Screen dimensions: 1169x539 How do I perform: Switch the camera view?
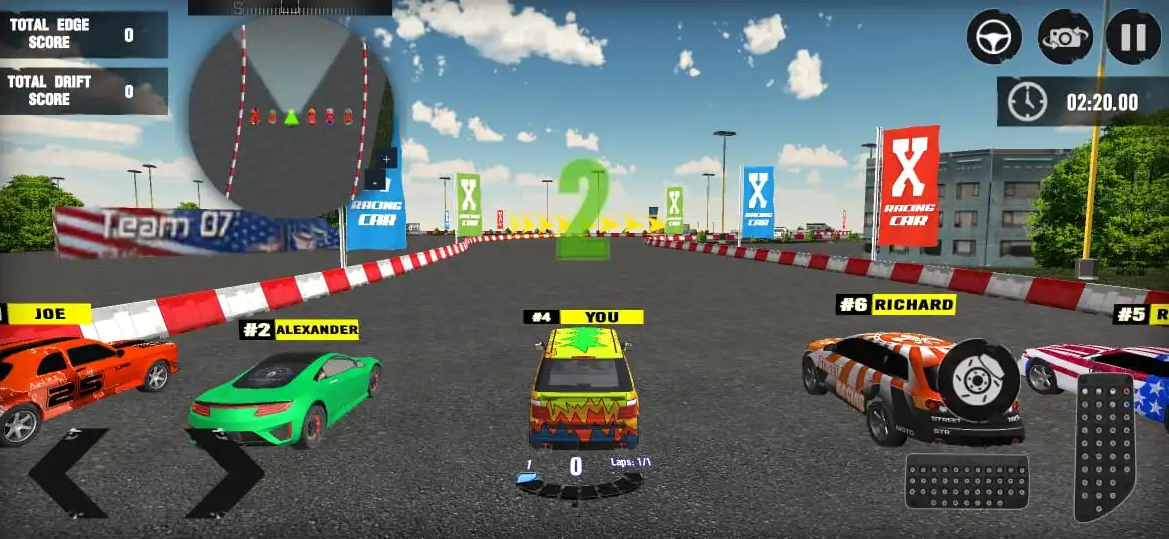[x=1064, y=37]
